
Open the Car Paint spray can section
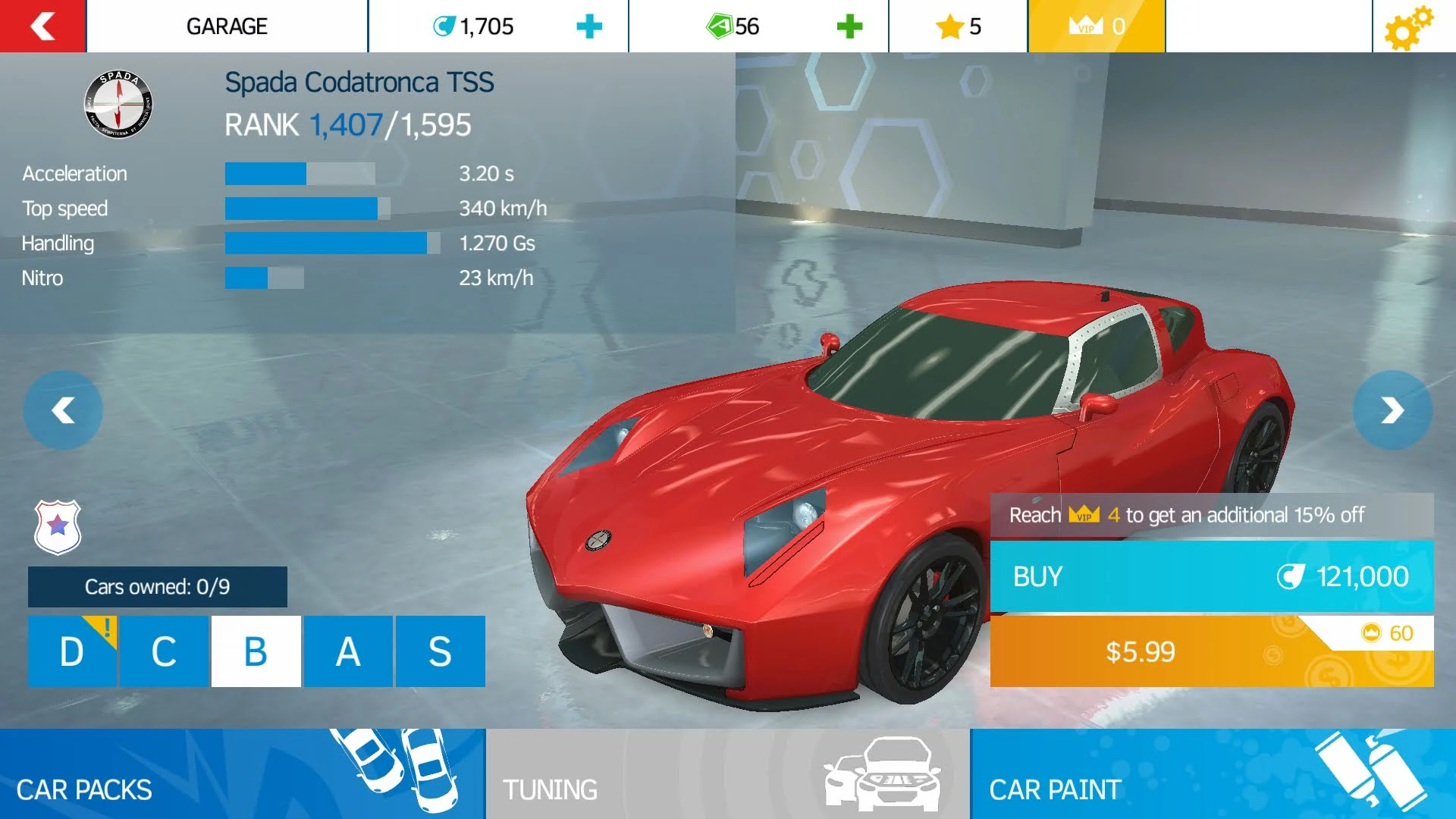click(x=1213, y=775)
